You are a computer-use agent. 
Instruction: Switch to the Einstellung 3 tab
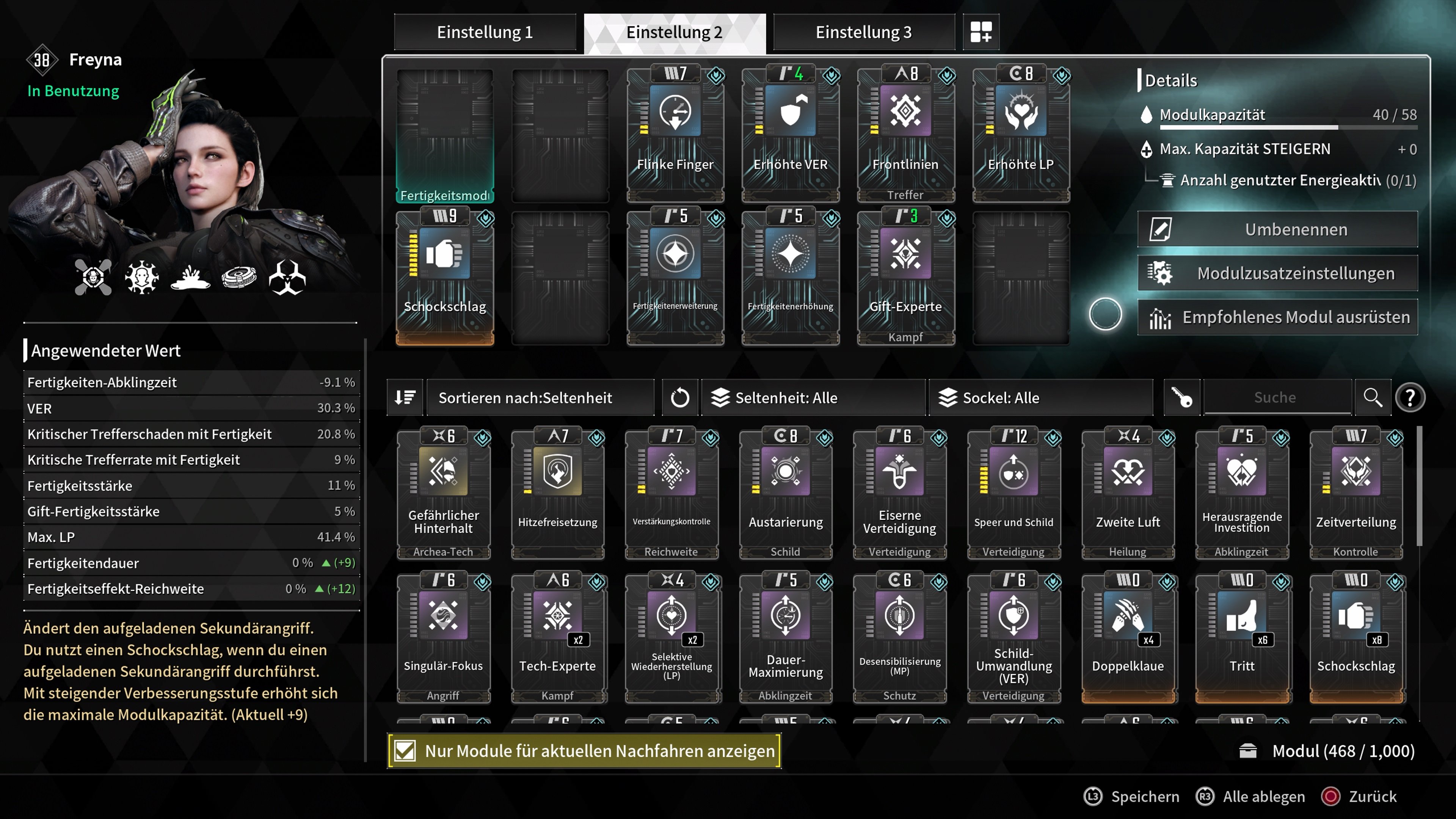(863, 32)
